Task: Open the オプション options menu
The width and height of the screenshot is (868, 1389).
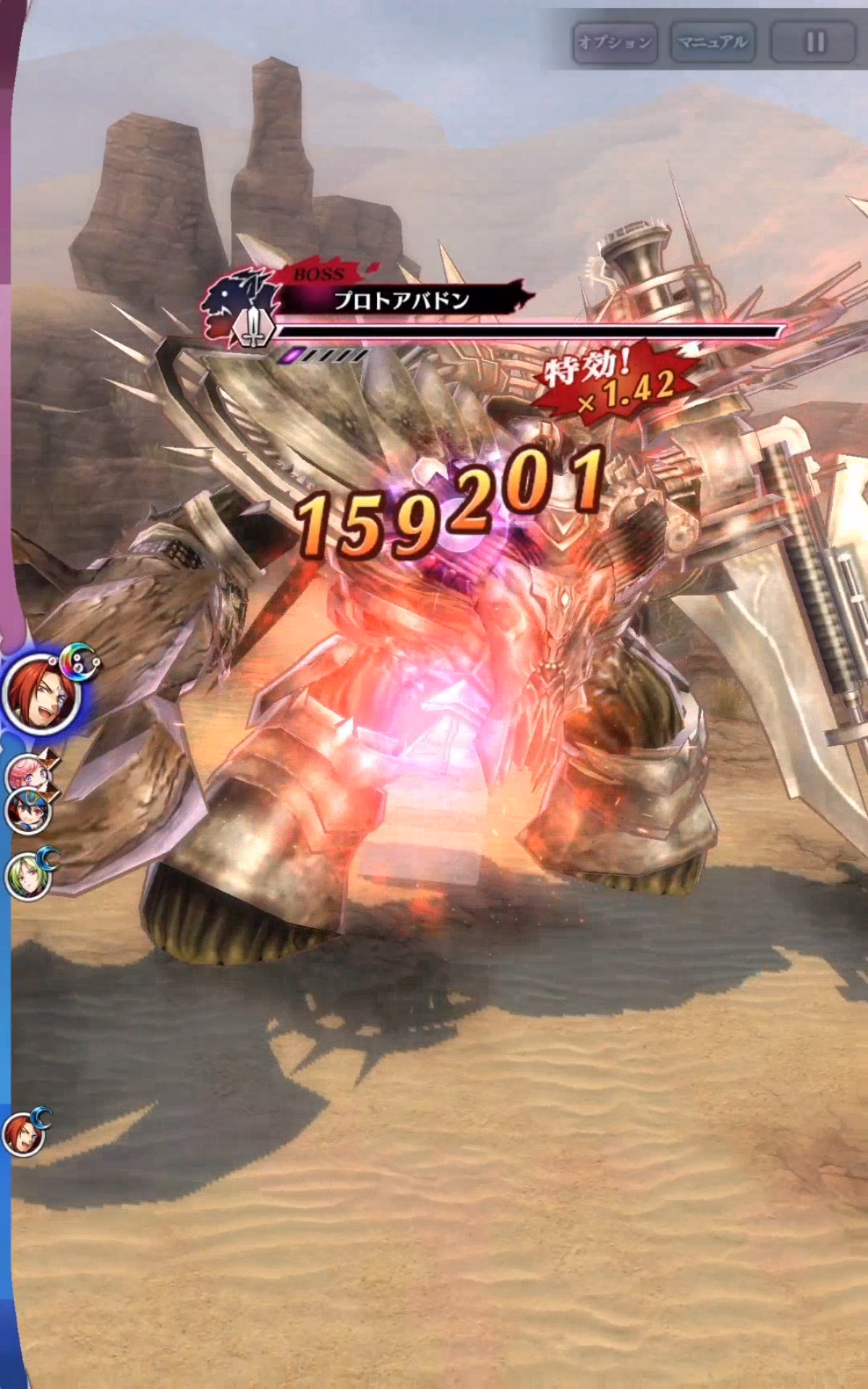Action: pyautogui.click(x=614, y=43)
